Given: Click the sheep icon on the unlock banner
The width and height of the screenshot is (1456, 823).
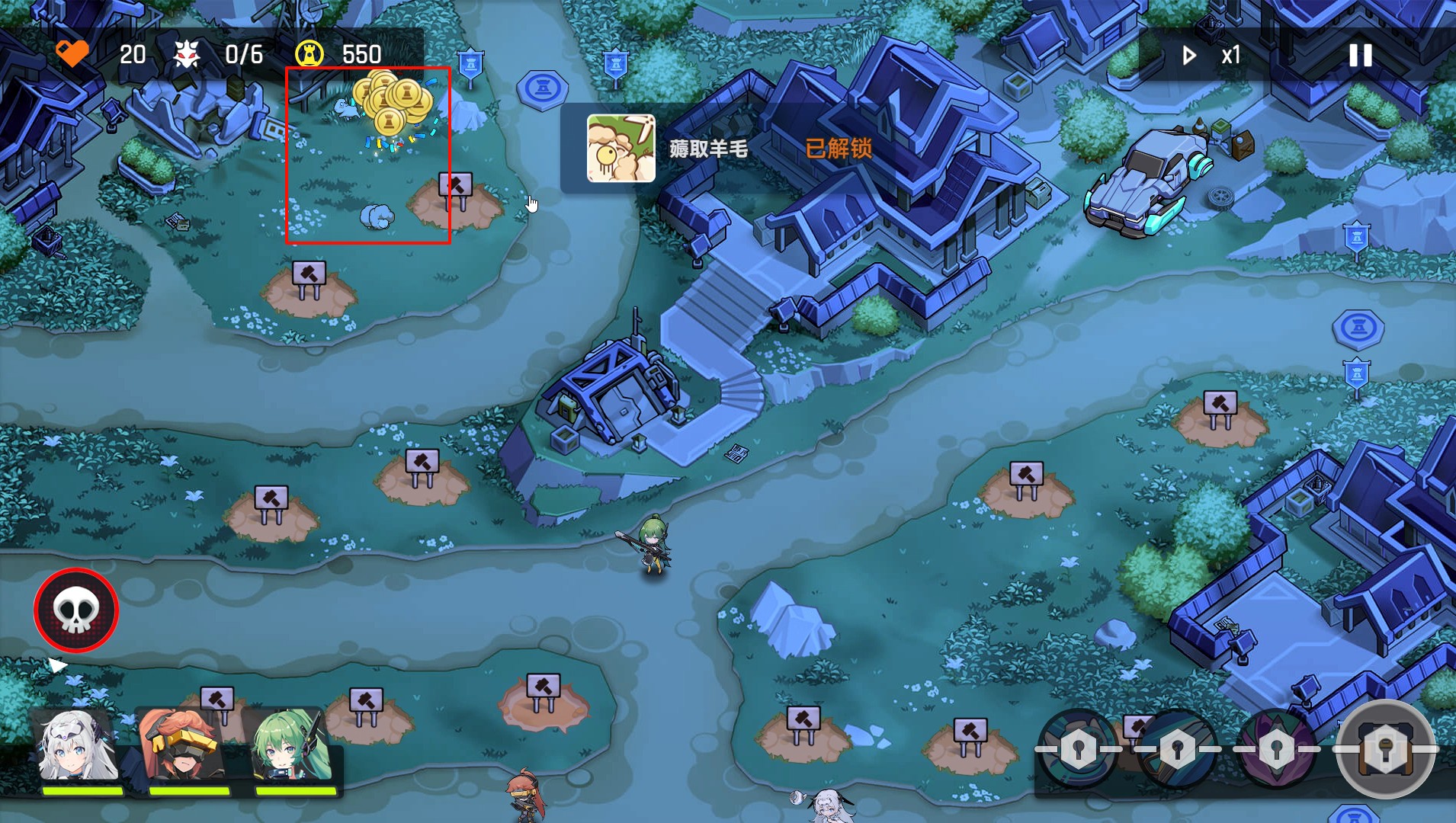Looking at the screenshot, I should [x=621, y=148].
